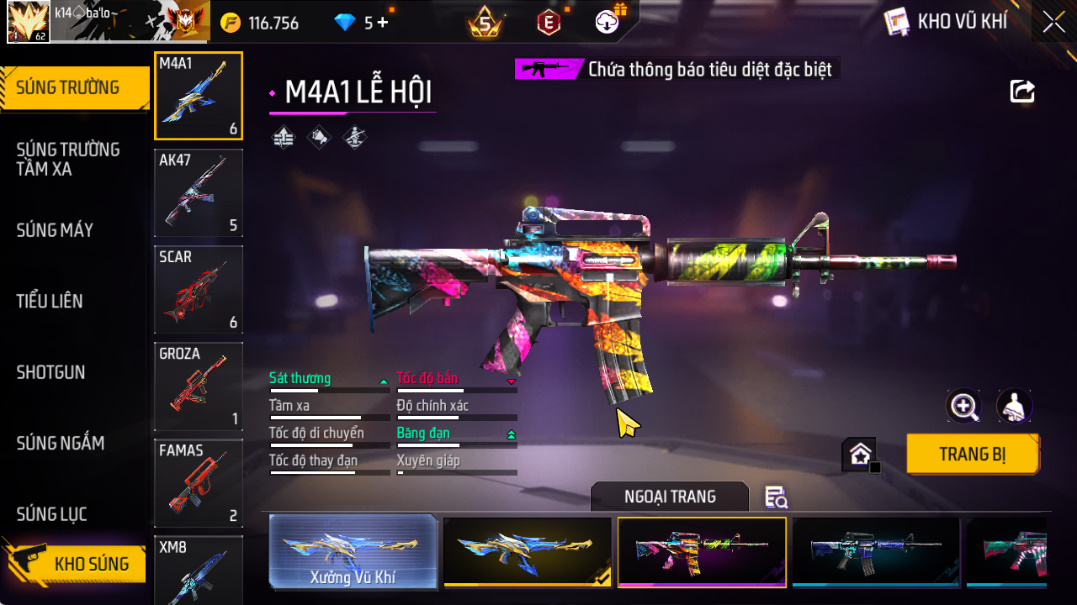Select the GROZA weapon tile

198,387
